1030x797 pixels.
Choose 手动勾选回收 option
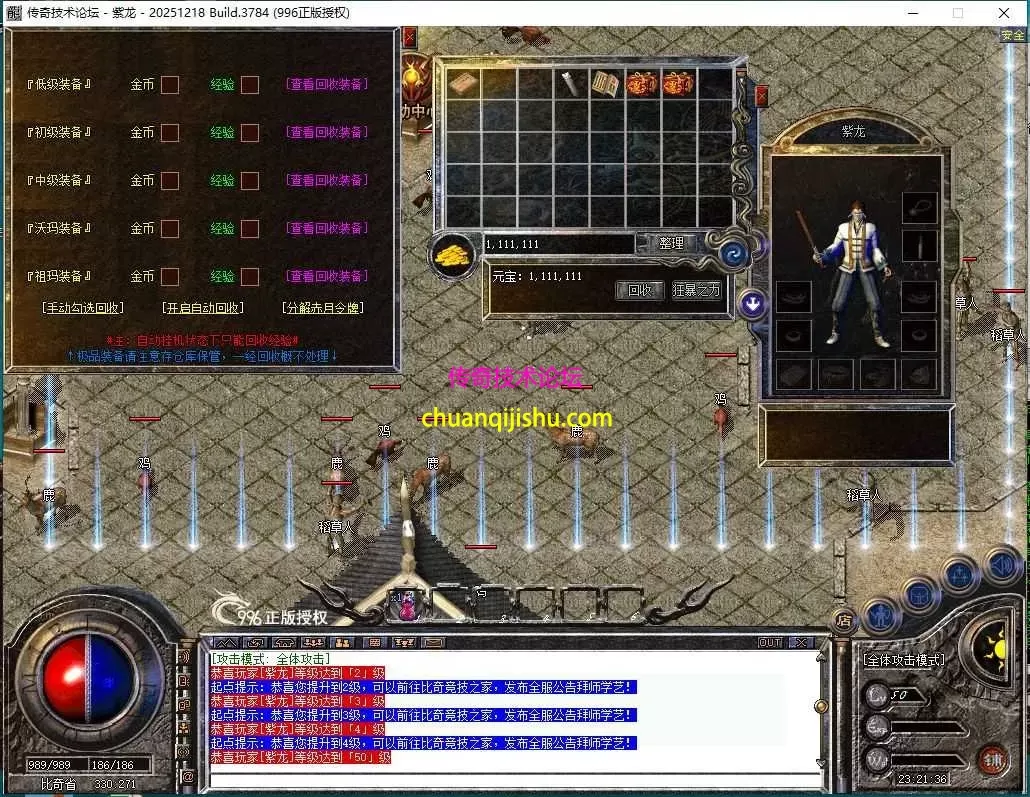(83, 308)
